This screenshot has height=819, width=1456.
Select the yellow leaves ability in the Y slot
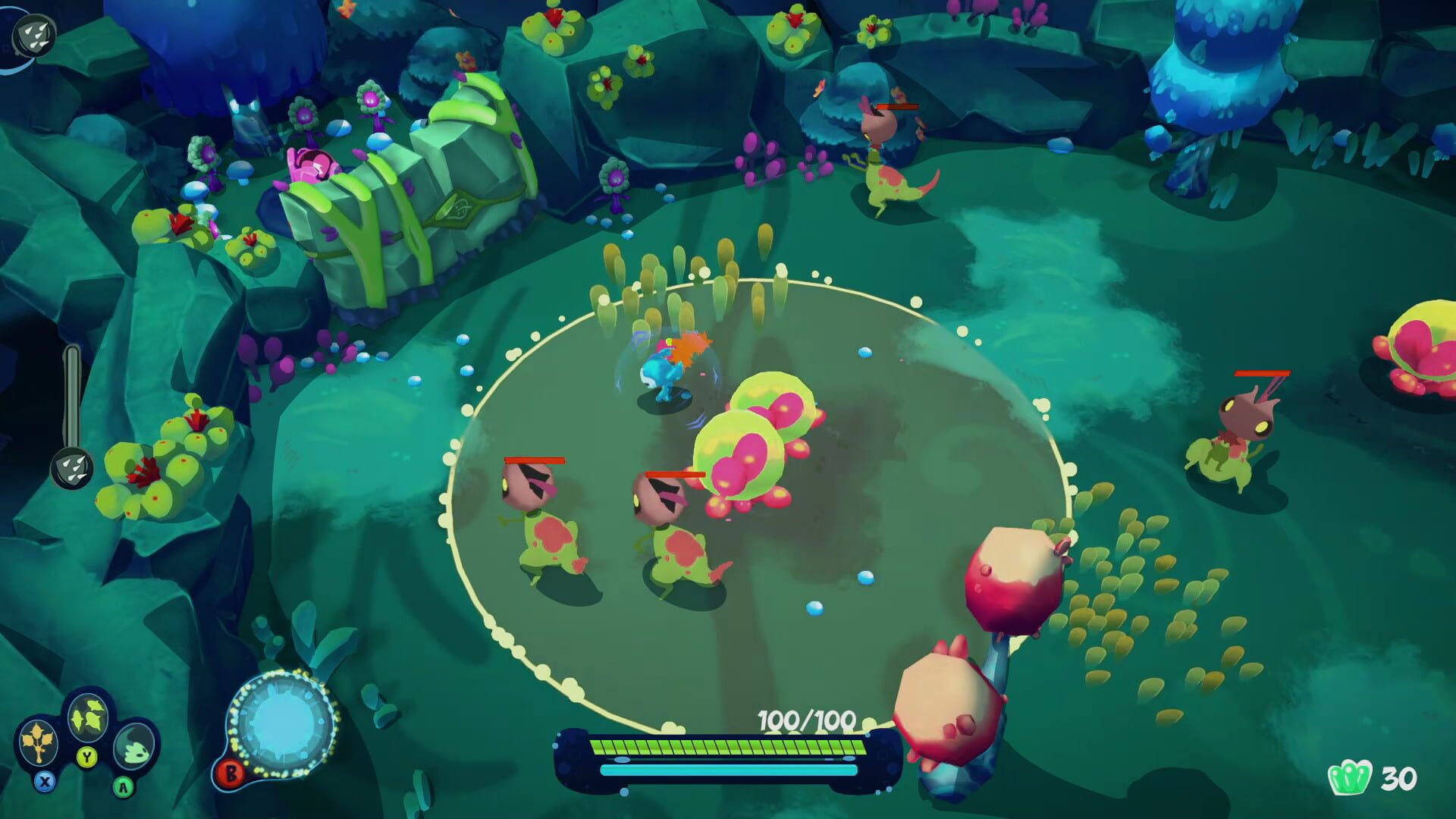pyautogui.click(x=88, y=718)
